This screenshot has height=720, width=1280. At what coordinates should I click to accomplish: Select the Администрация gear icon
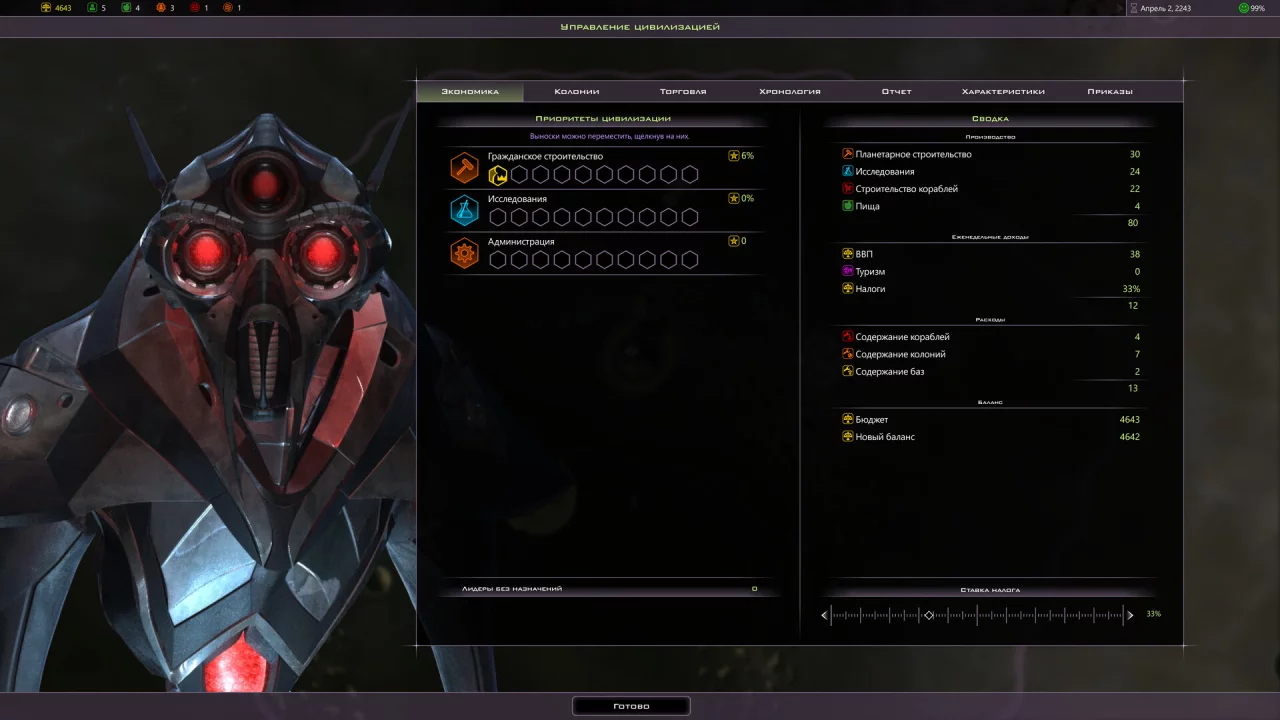pos(465,253)
